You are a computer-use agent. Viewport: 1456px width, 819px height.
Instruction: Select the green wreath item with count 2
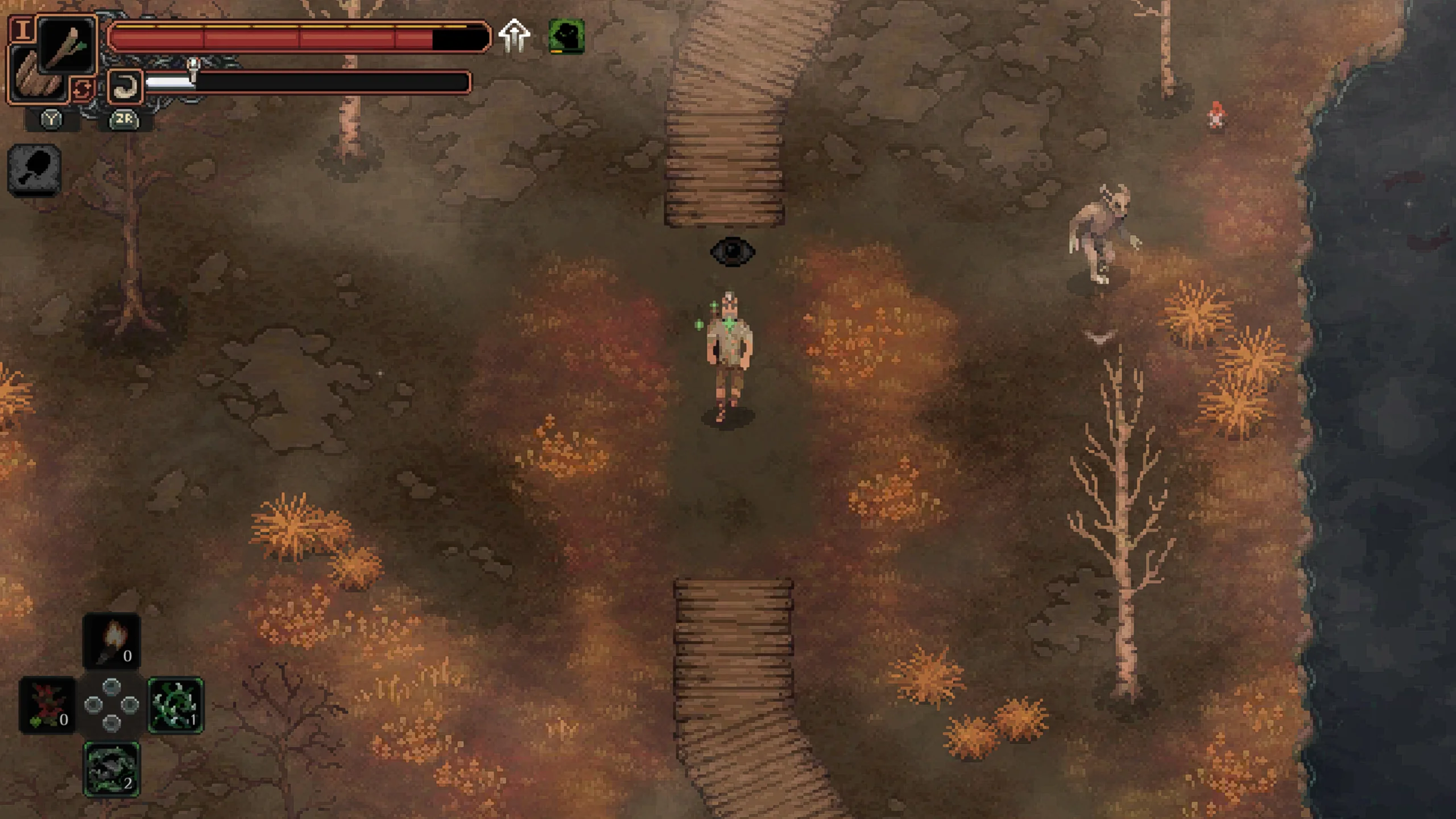coord(111,769)
